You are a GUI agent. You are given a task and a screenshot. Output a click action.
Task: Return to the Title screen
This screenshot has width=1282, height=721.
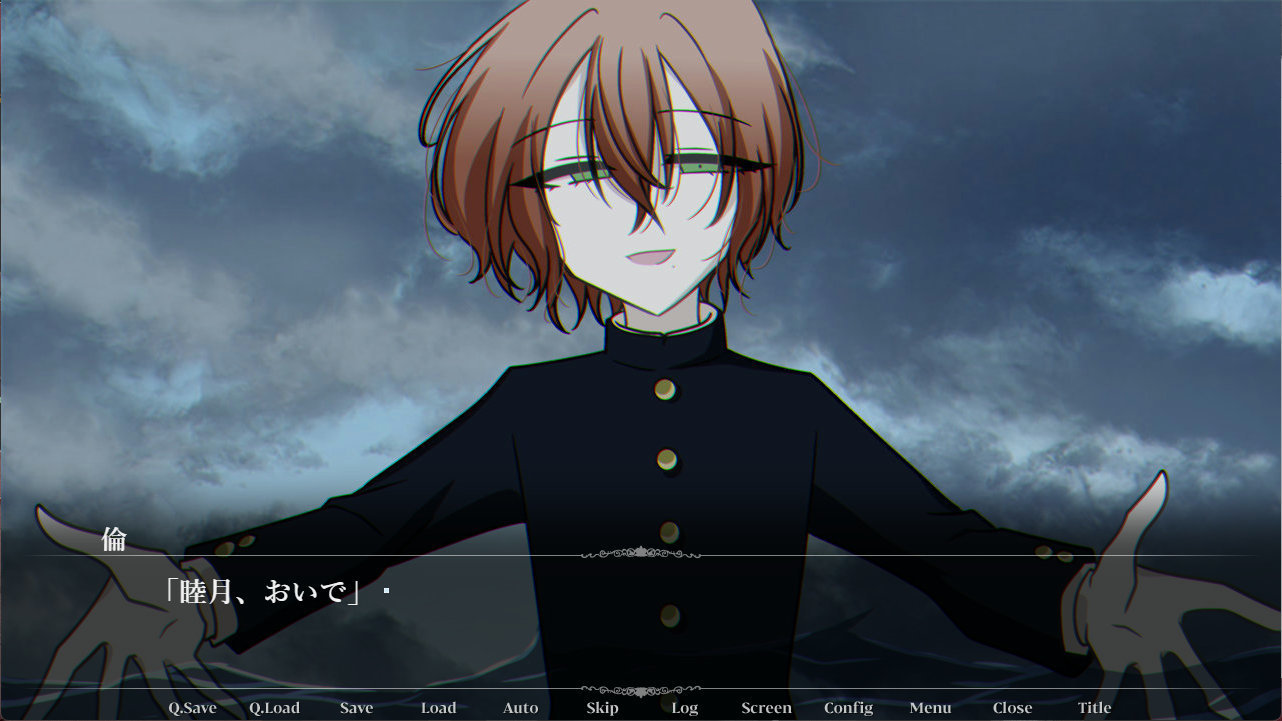tap(1093, 707)
